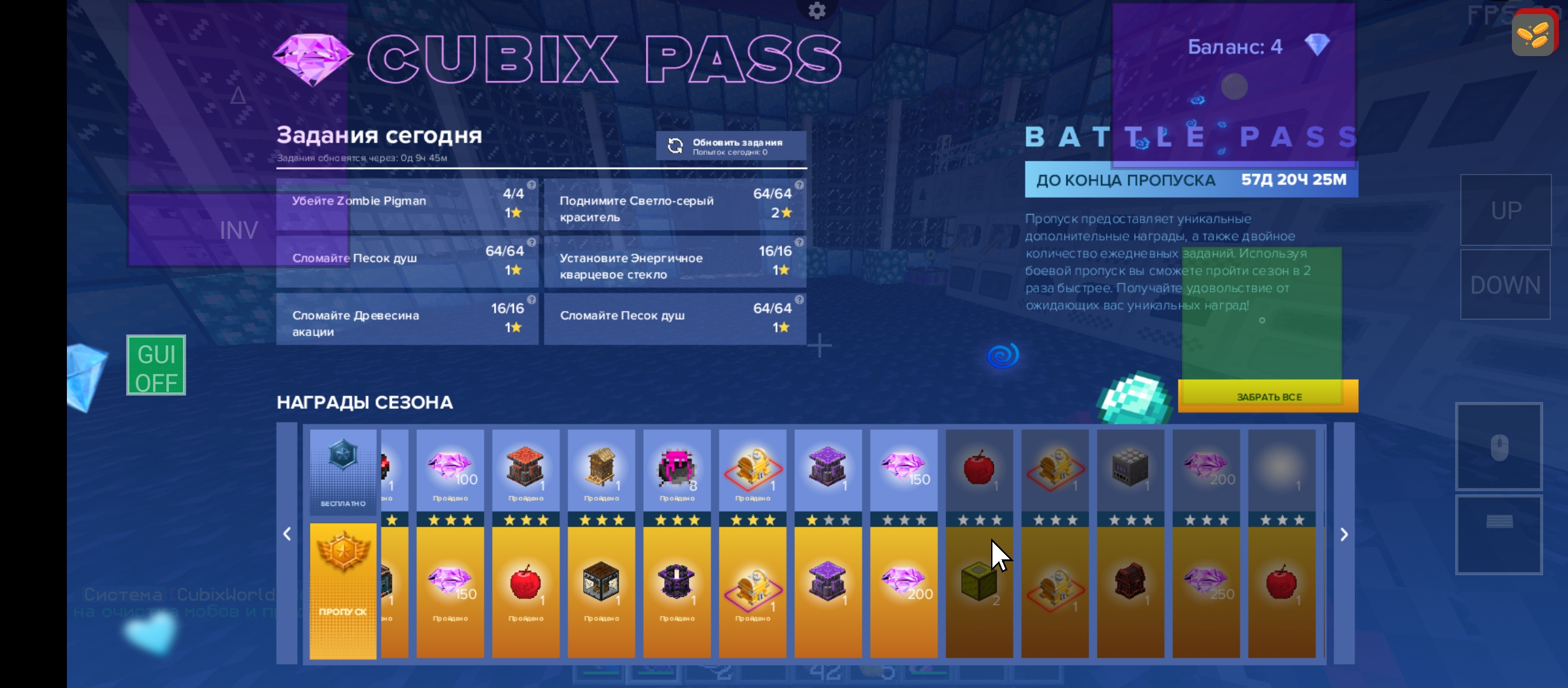Show next season rewards with right arrow

[x=1344, y=534]
